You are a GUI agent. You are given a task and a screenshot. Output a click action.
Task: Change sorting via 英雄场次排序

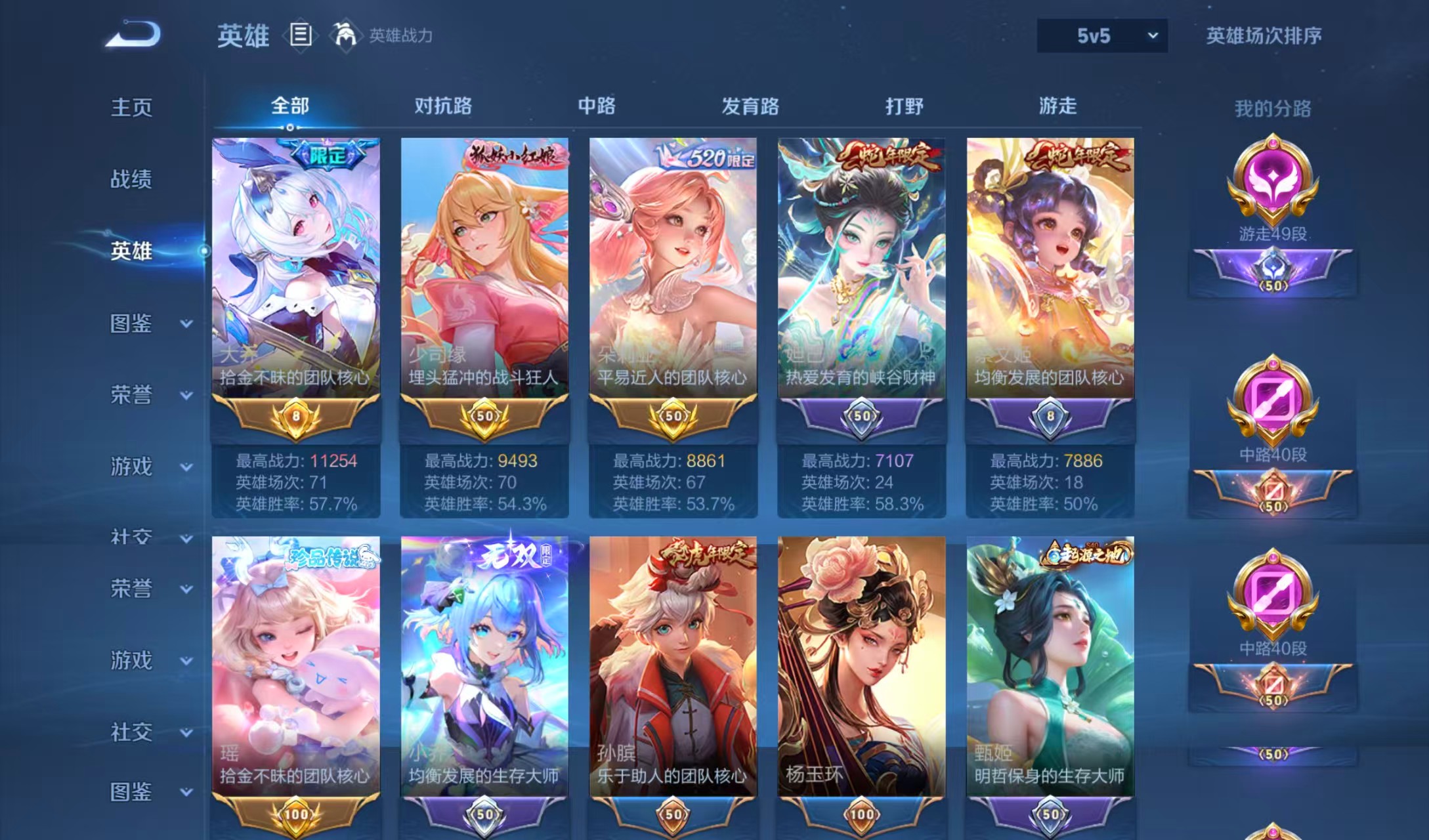tap(1264, 35)
